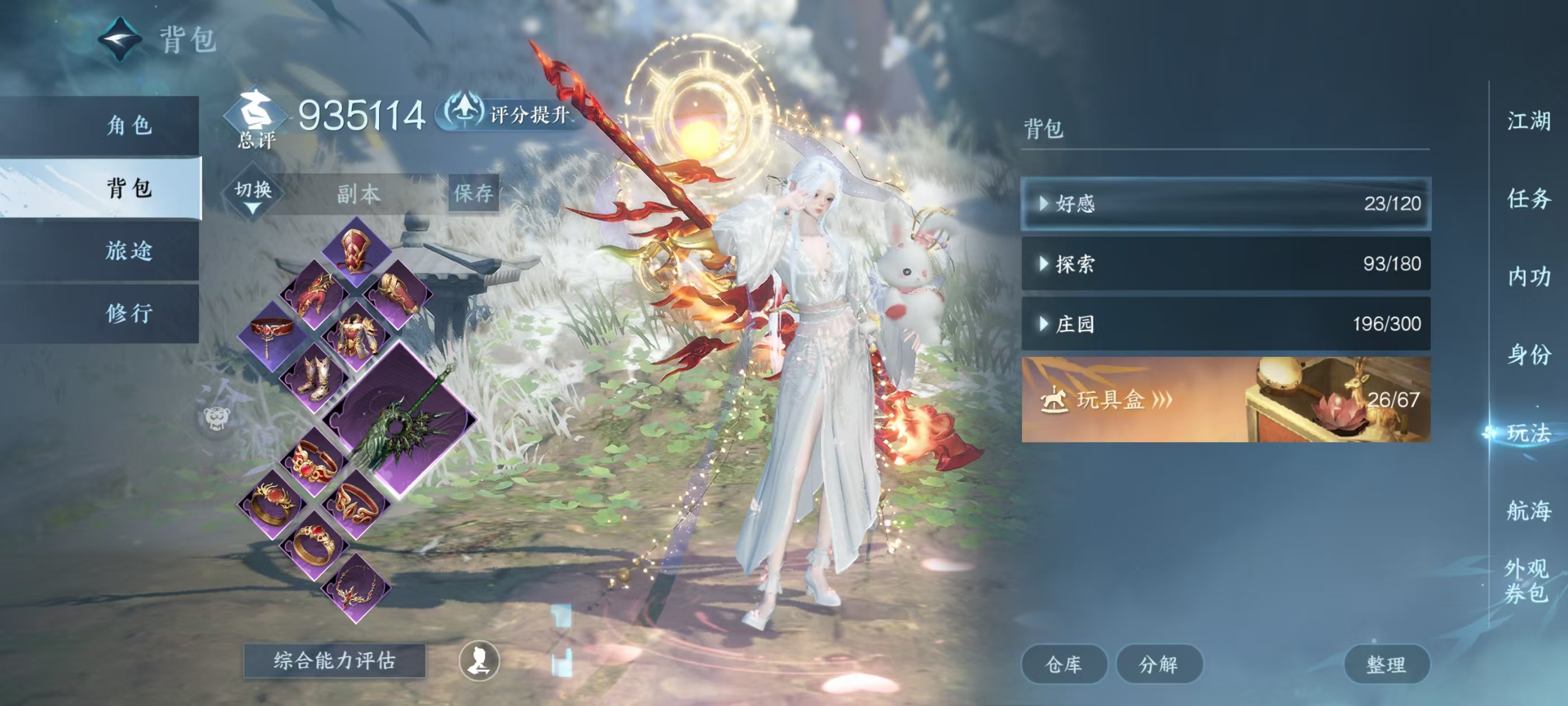Open the 修行 tab
Viewport: 1568px width, 706px height.
point(128,313)
